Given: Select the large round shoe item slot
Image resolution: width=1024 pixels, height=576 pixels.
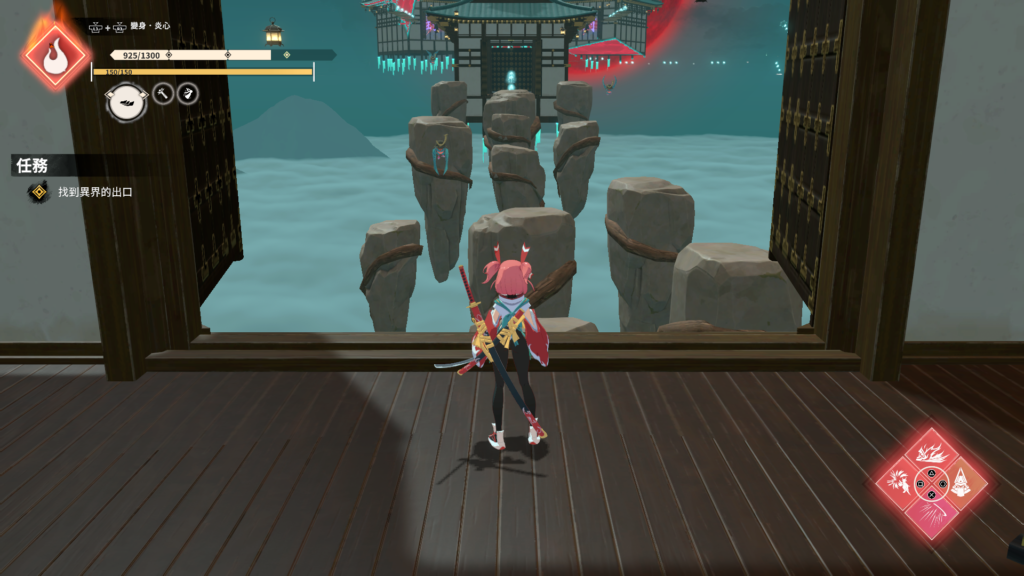Looking at the screenshot, I should pyautogui.click(x=127, y=101).
